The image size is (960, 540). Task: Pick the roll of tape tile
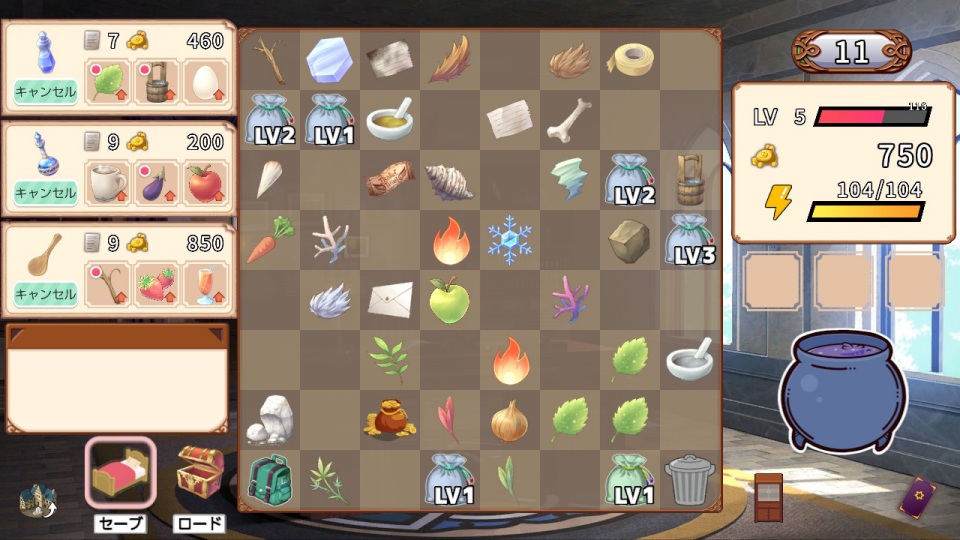click(x=631, y=60)
